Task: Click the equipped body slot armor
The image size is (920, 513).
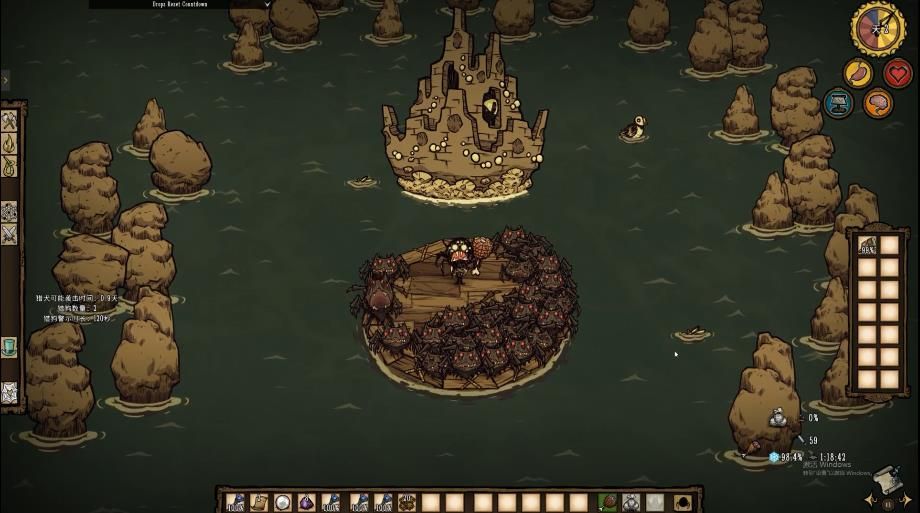Action: (632, 501)
